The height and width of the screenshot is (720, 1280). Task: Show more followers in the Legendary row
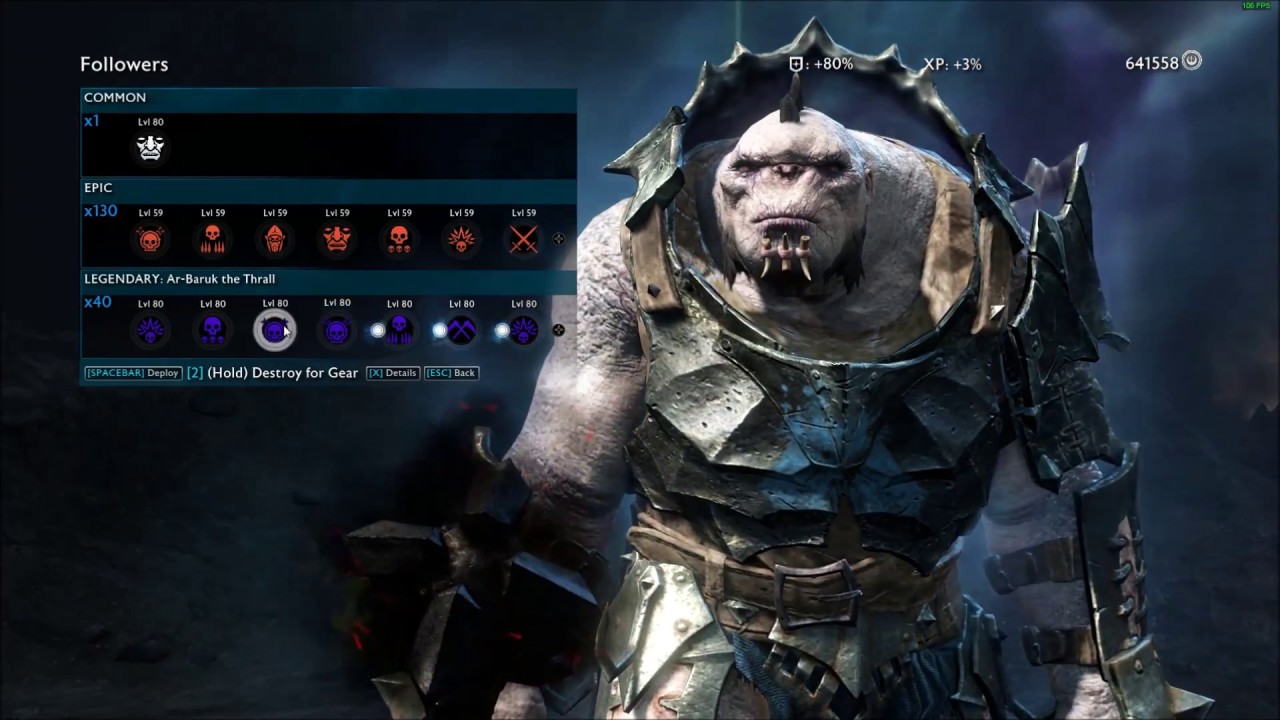pyautogui.click(x=558, y=330)
